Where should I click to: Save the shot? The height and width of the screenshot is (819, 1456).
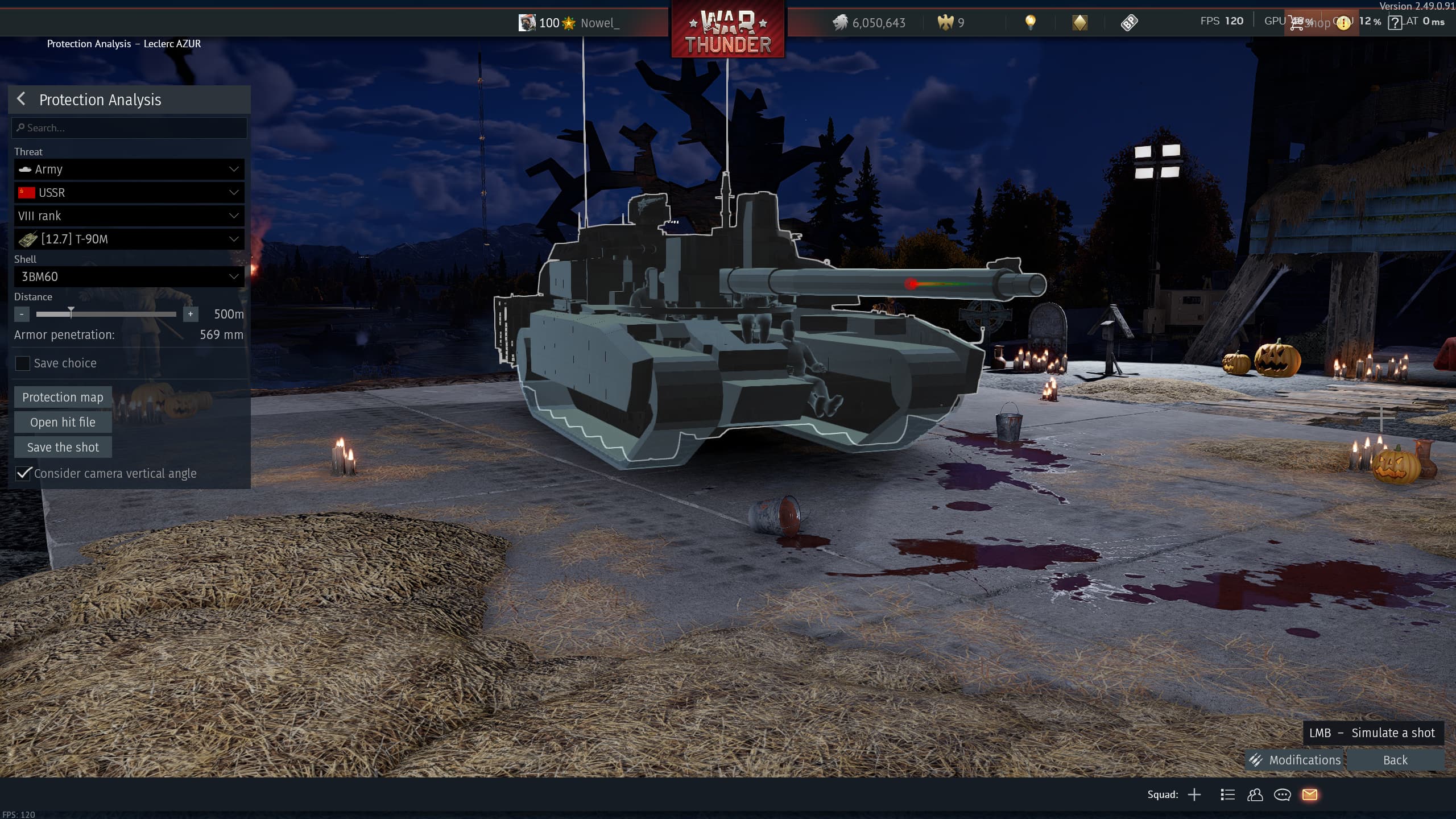pyautogui.click(x=63, y=448)
